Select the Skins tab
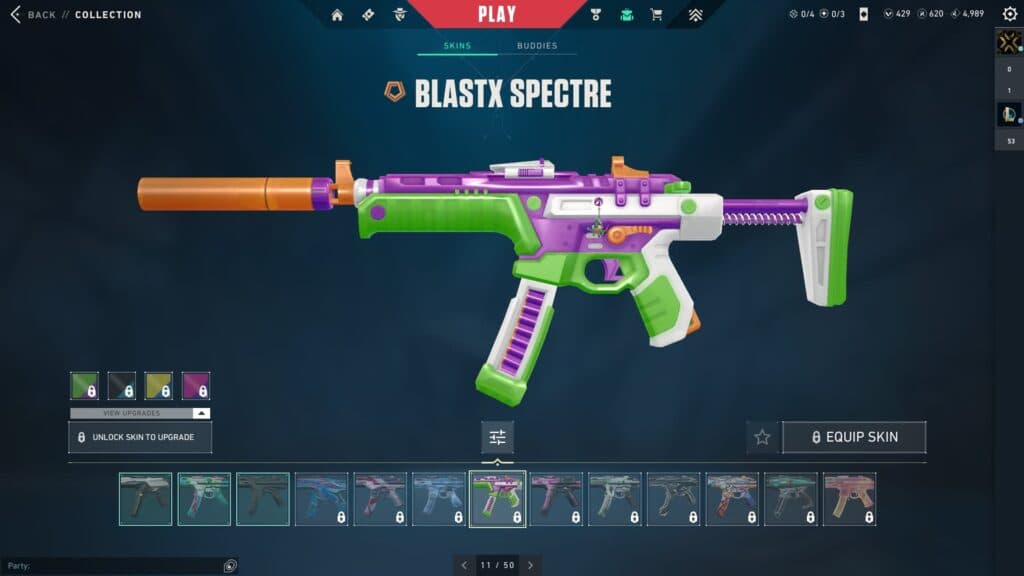This screenshot has height=576, width=1024. click(457, 46)
